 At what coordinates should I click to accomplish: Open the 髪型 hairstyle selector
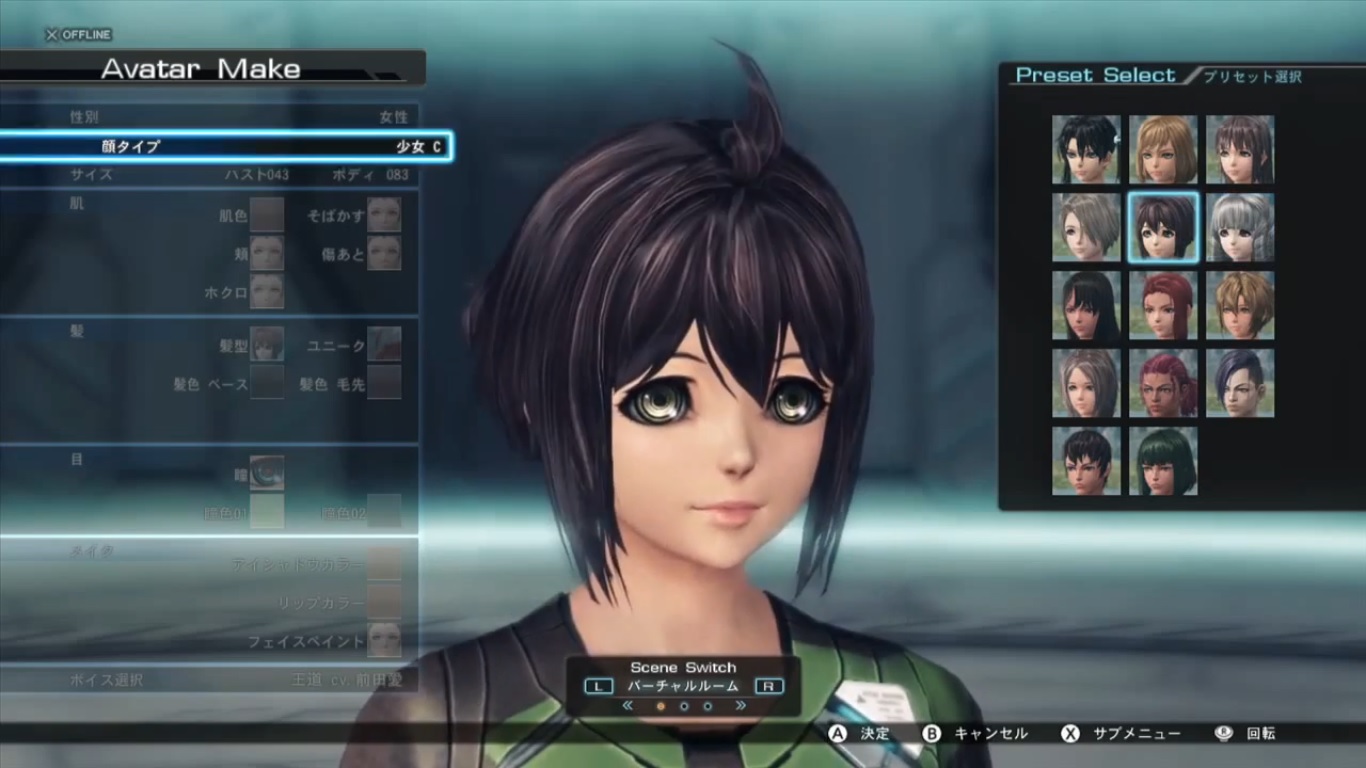266,344
